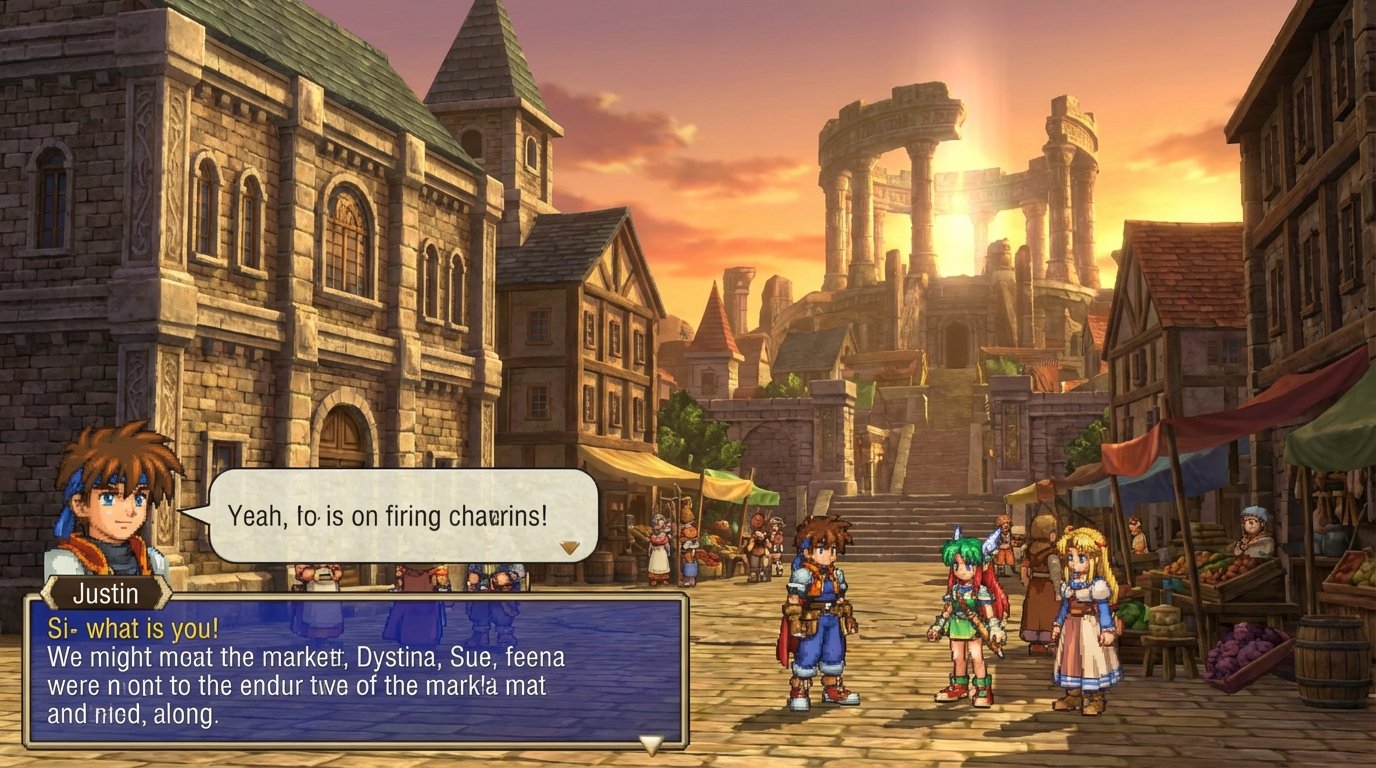Select the NPC woman under the yellow awning
The image size is (1376, 768).
click(x=658, y=550)
